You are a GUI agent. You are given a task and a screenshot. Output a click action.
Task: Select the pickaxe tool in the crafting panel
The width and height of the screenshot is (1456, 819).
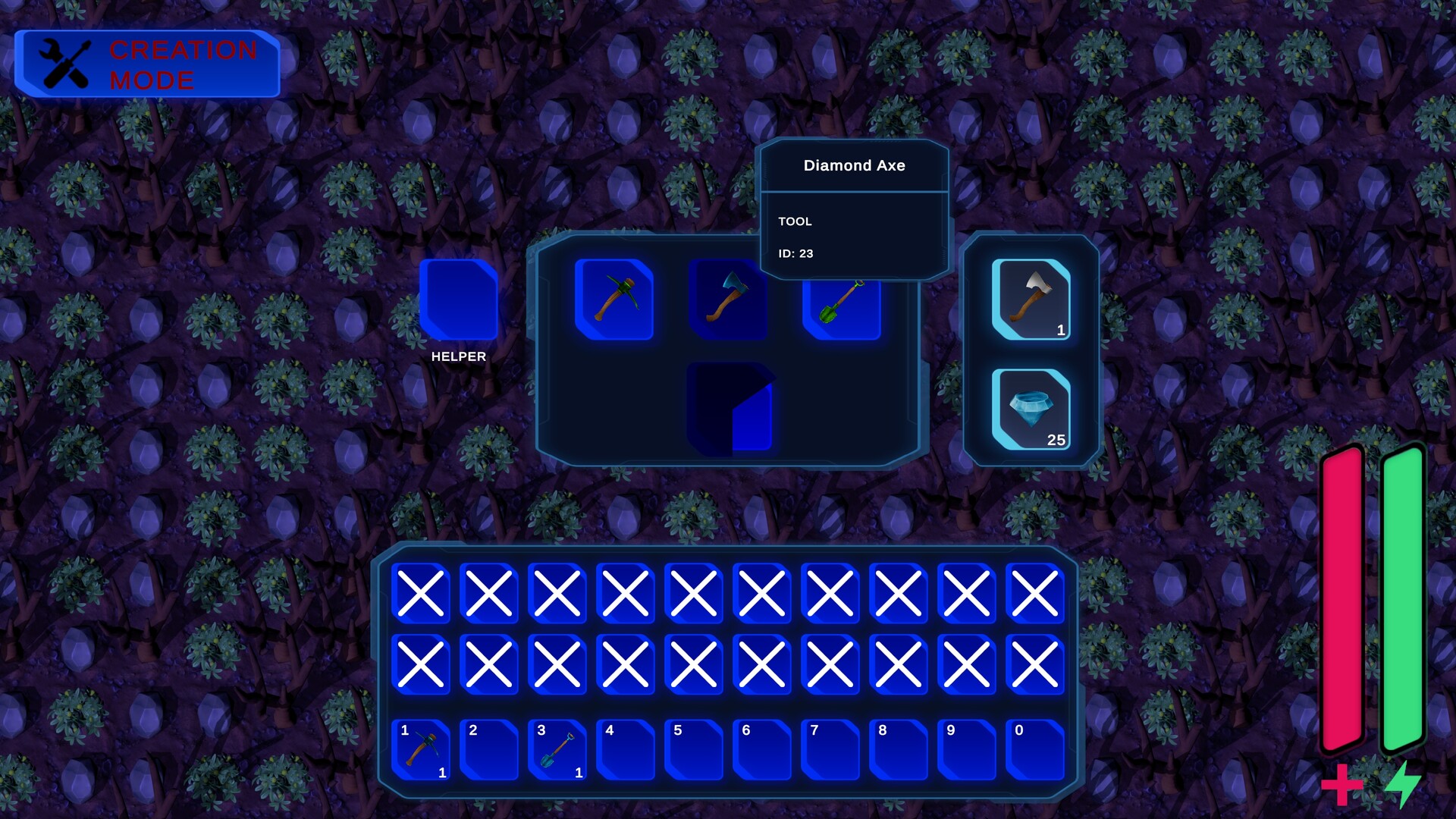point(615,300)
